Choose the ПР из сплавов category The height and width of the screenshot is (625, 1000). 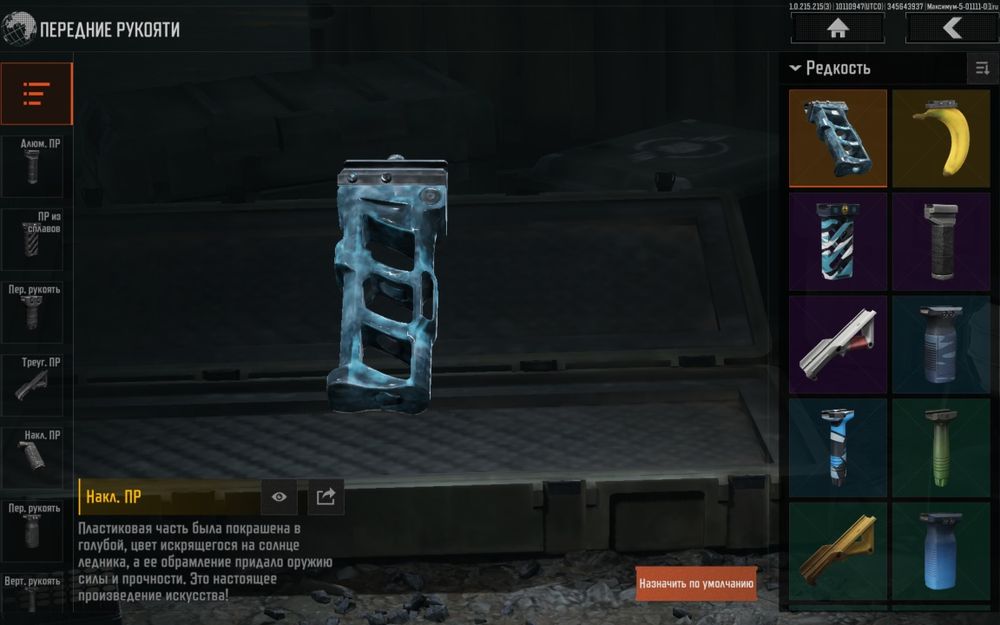[36, 239]
